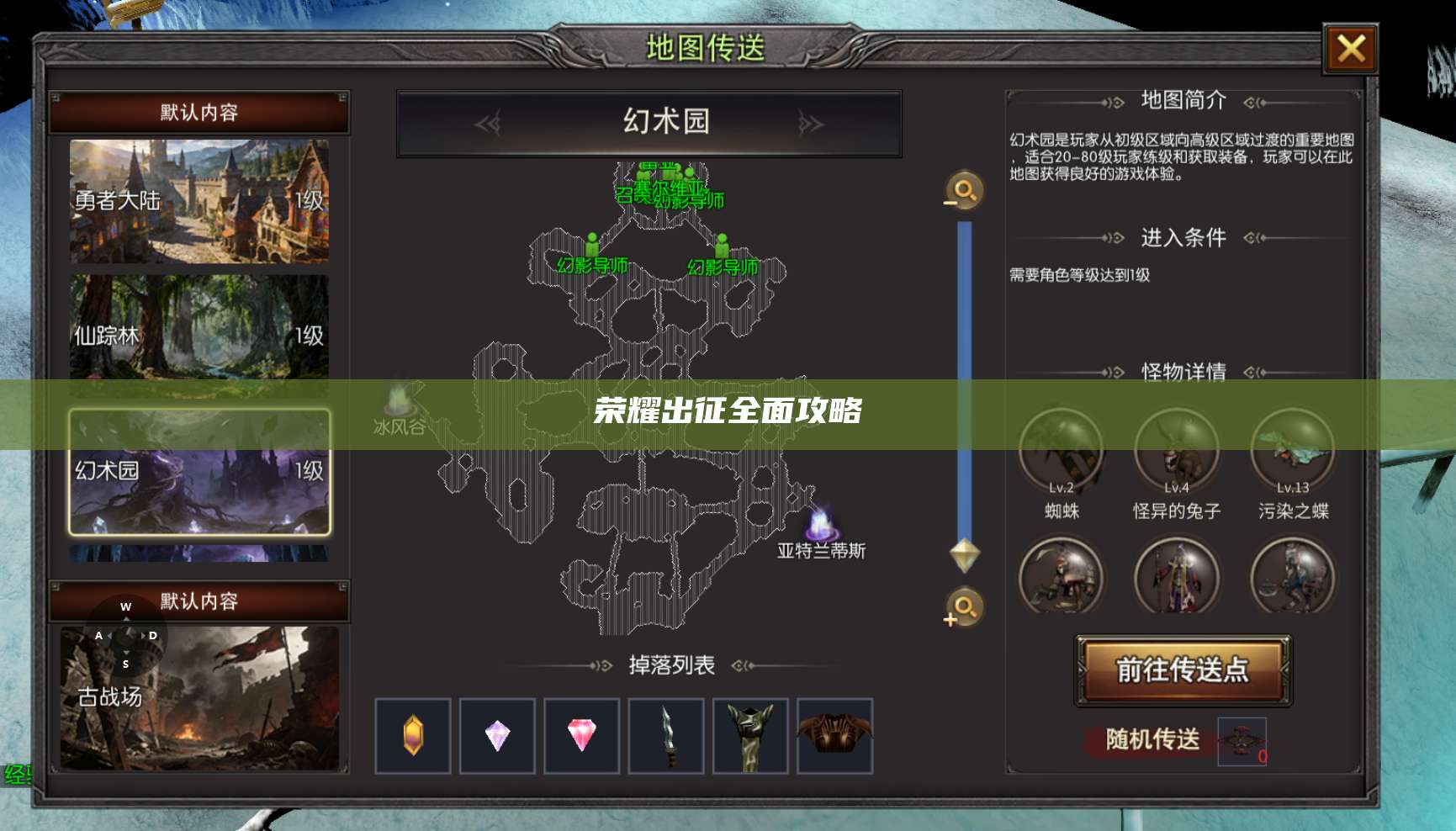Open the dagger item in the drop list
The height and width of the screenshot is (831, 1456).
pos(667,735)
